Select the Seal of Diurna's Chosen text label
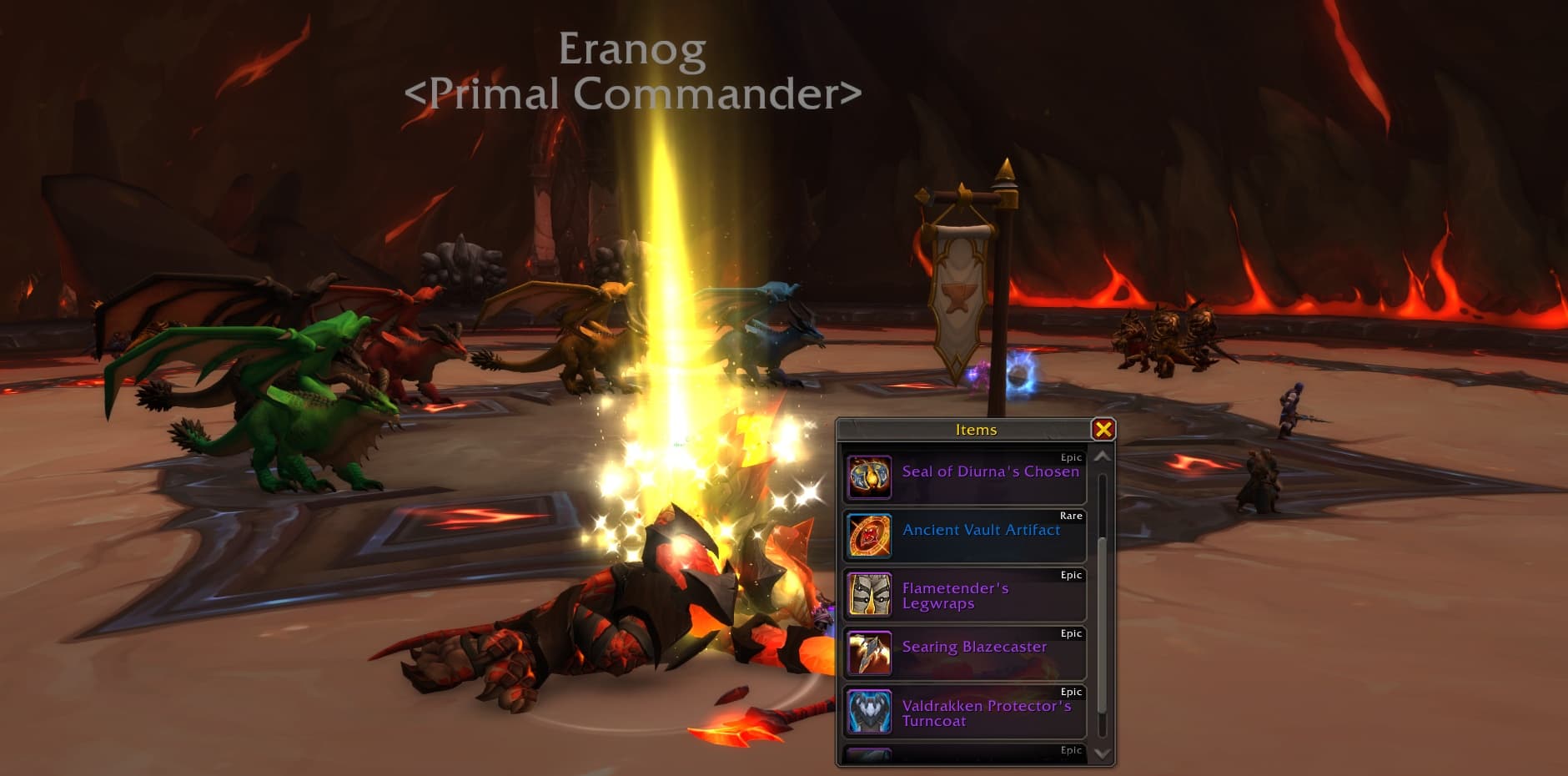Image resolution: width=1568 pixels, height=776 pixels. (992, 471)
